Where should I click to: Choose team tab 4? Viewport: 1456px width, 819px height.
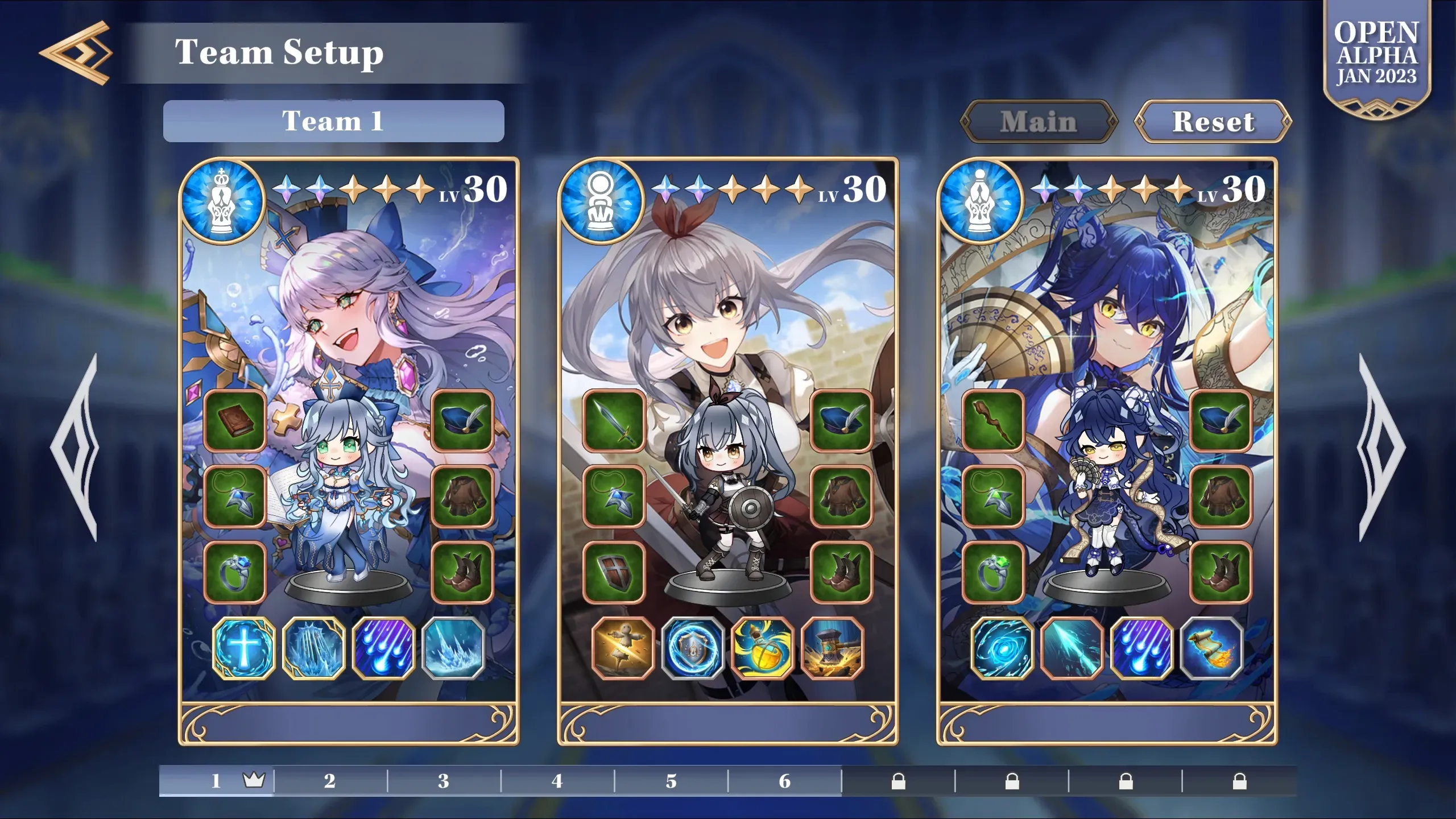point(557,781)
